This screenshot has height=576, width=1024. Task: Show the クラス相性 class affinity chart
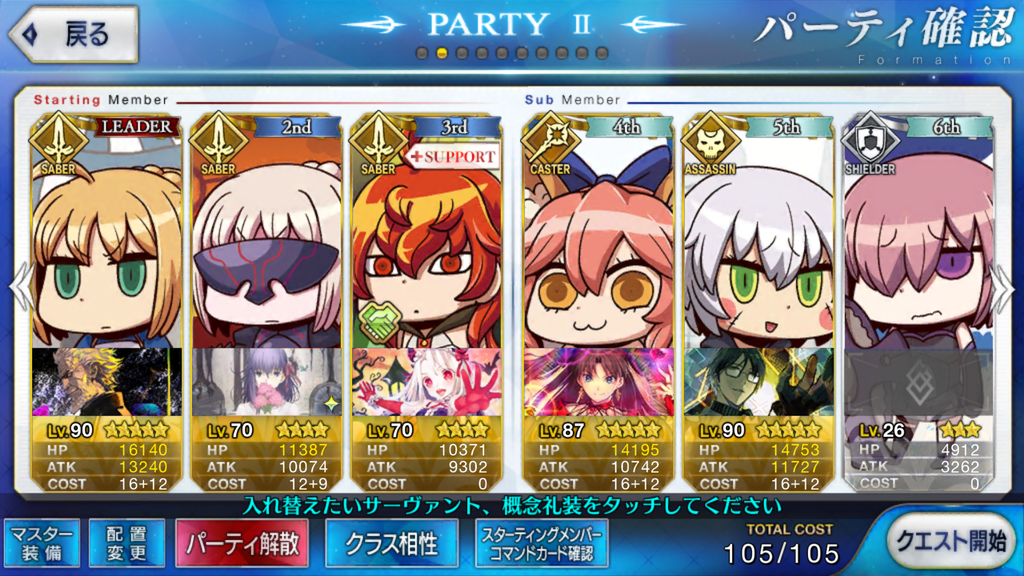pos(391,543)
